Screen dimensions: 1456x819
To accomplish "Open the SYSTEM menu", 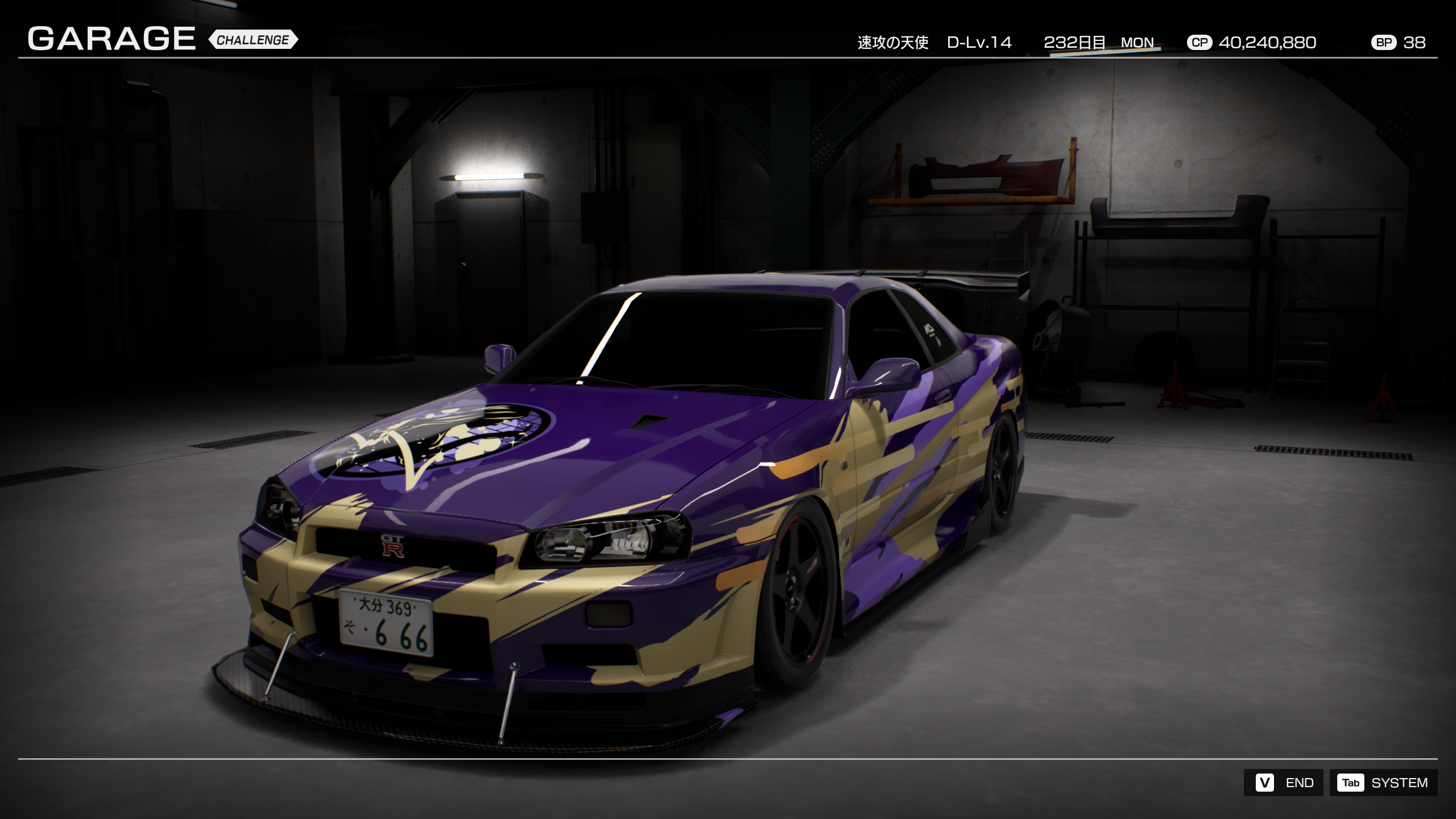I will click(1383, 783).
